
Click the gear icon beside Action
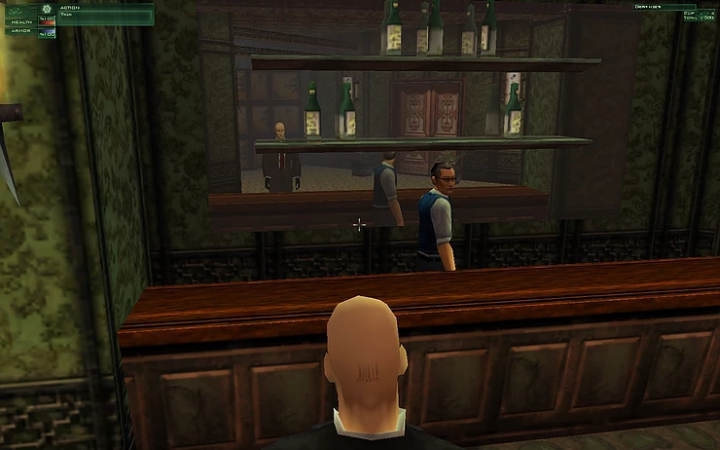[45, 9]
